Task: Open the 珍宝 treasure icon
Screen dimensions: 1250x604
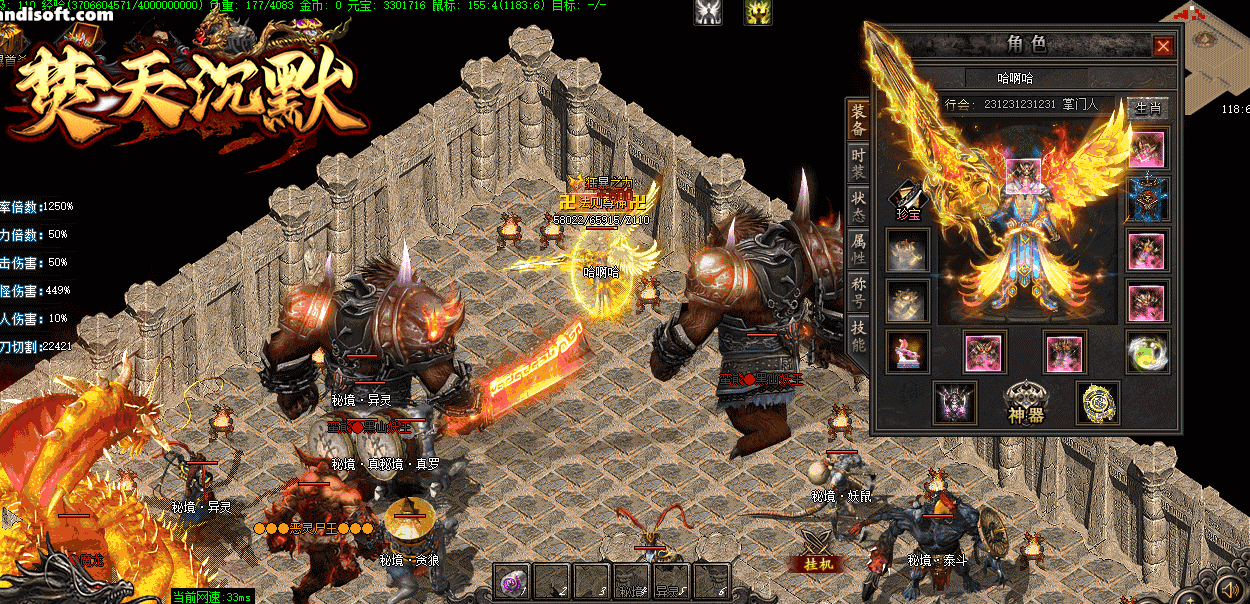Action: tap(908, 199)
